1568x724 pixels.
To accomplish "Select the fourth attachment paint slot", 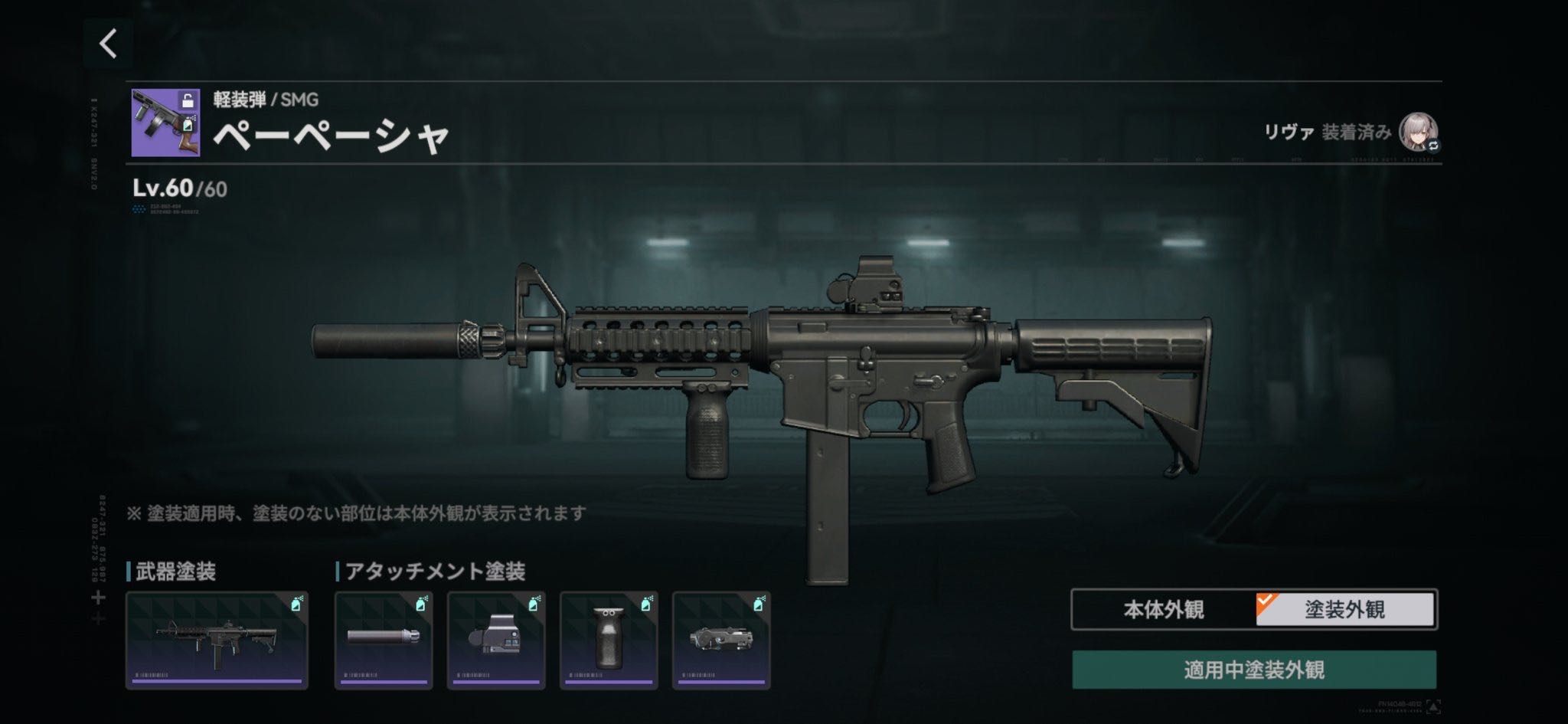I will coord(721,640).
